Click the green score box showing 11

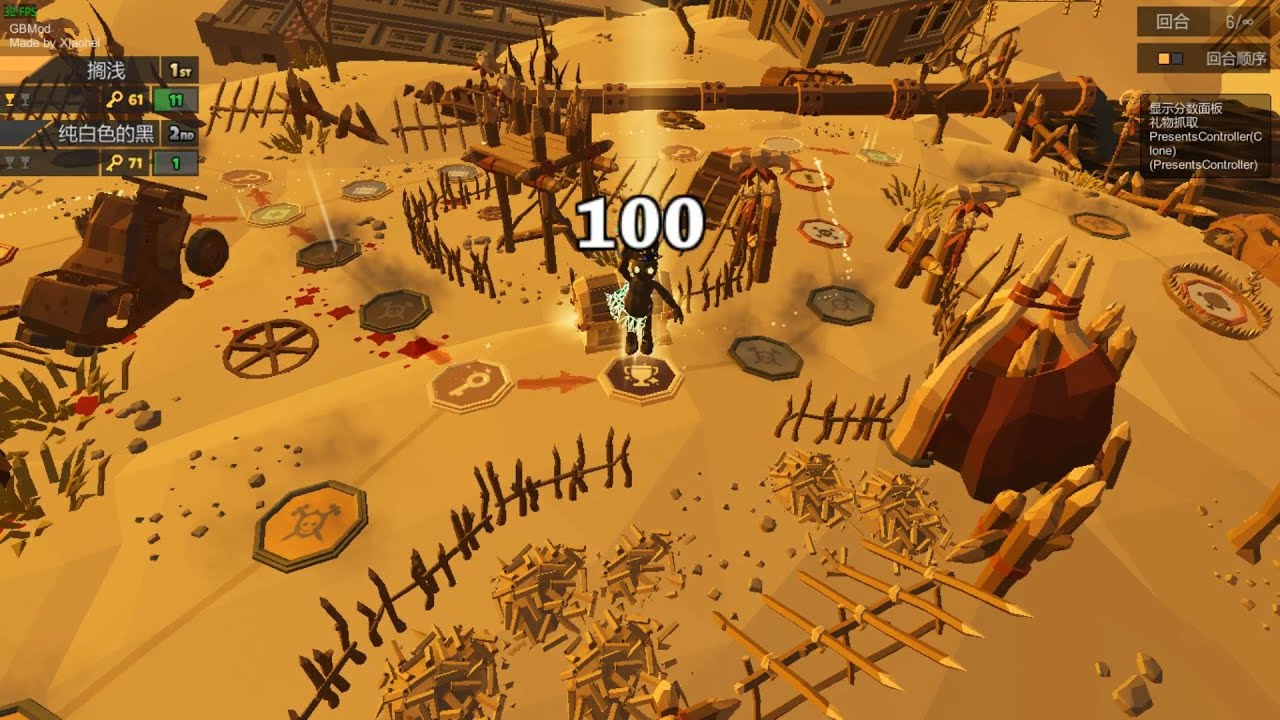tap(175, 100)
